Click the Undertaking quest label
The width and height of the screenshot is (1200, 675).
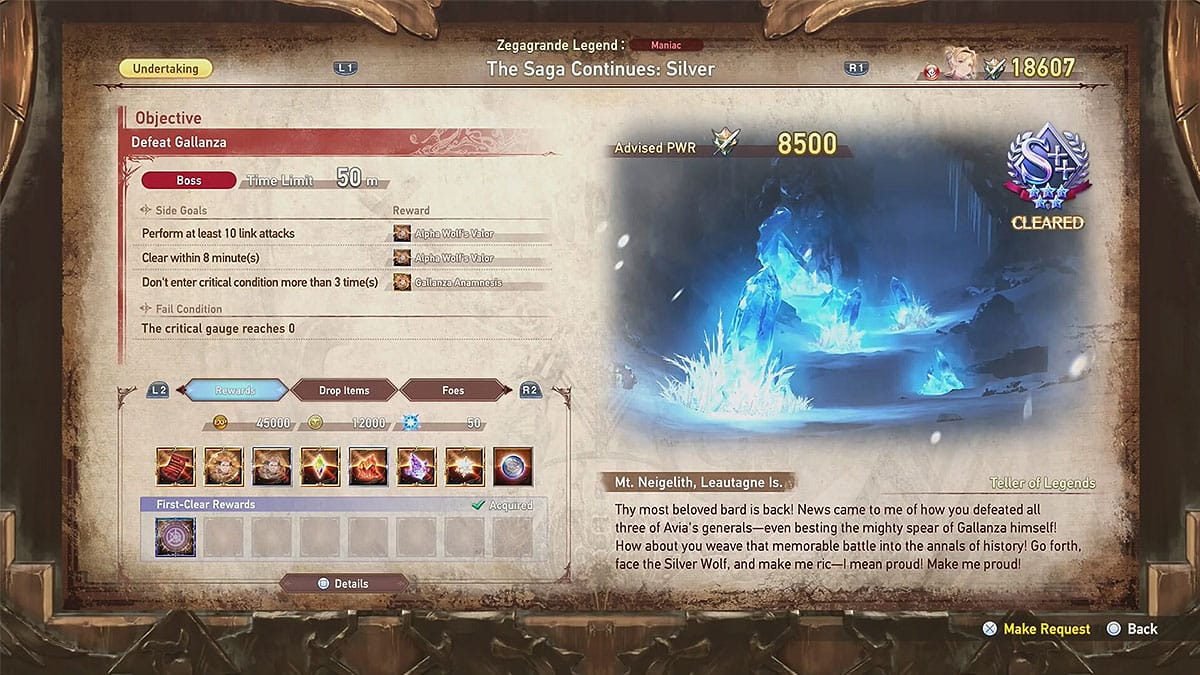(x=165, y=69)
